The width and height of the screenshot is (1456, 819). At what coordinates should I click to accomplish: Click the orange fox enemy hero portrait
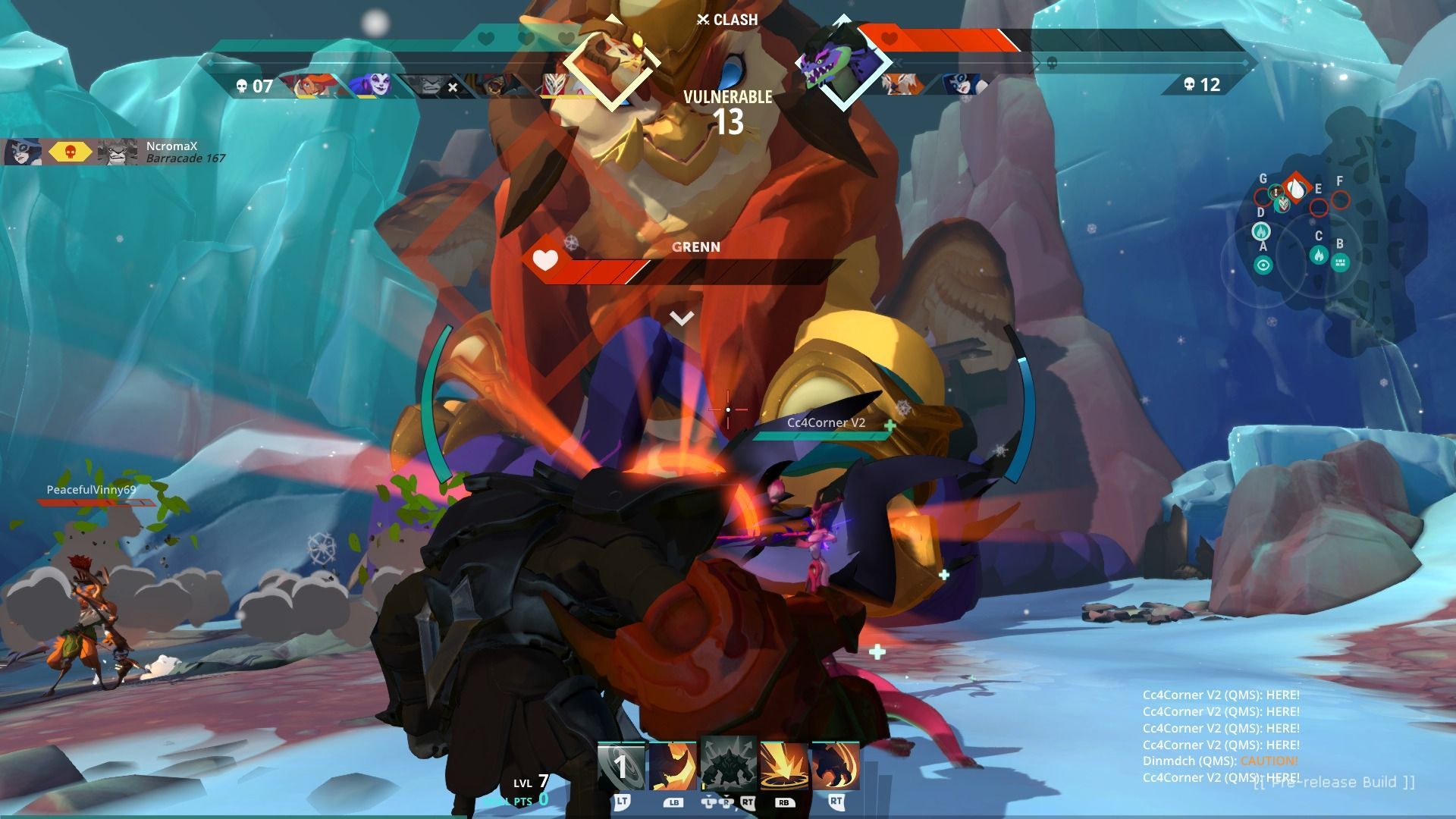click(x=904, y=84)
